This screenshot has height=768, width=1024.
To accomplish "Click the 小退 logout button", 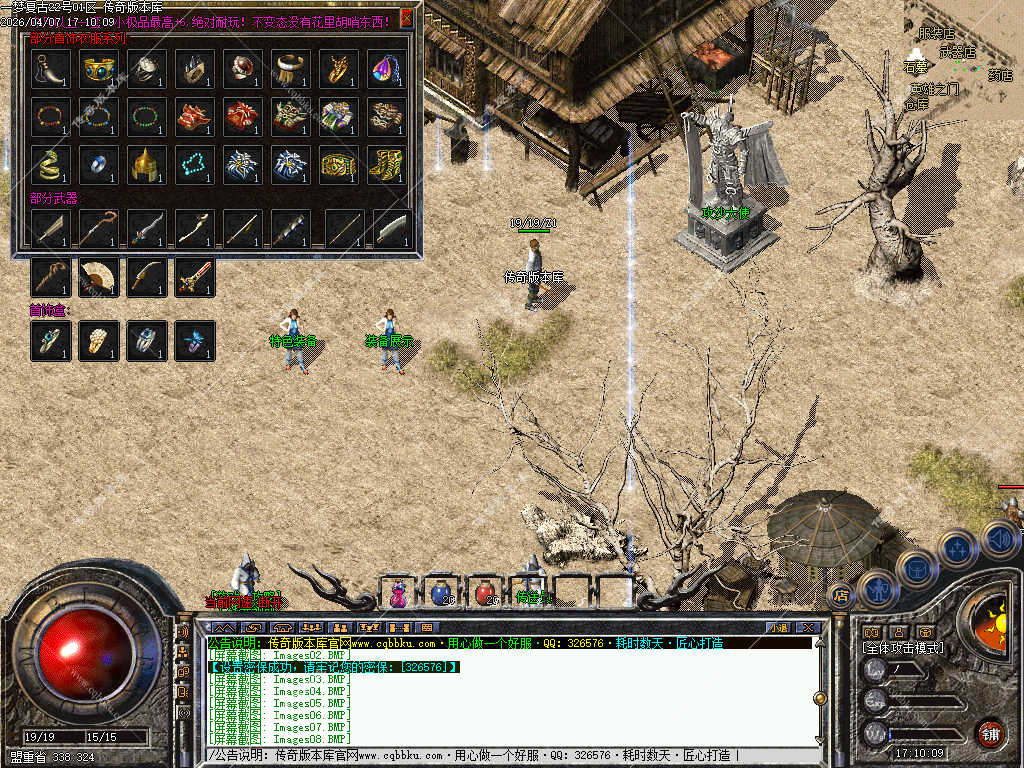I will coord(778,627).
